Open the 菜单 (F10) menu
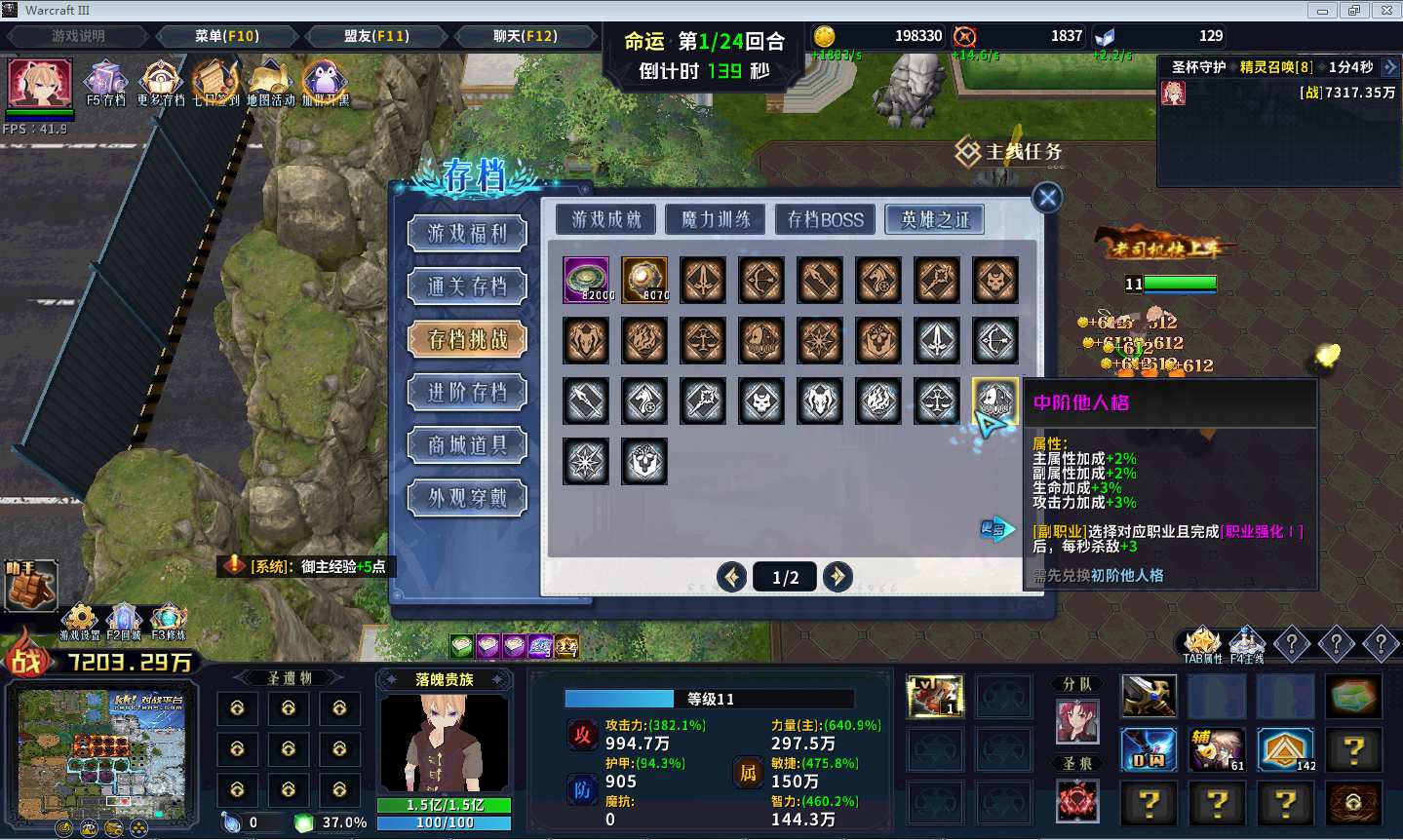 (226, 36)
